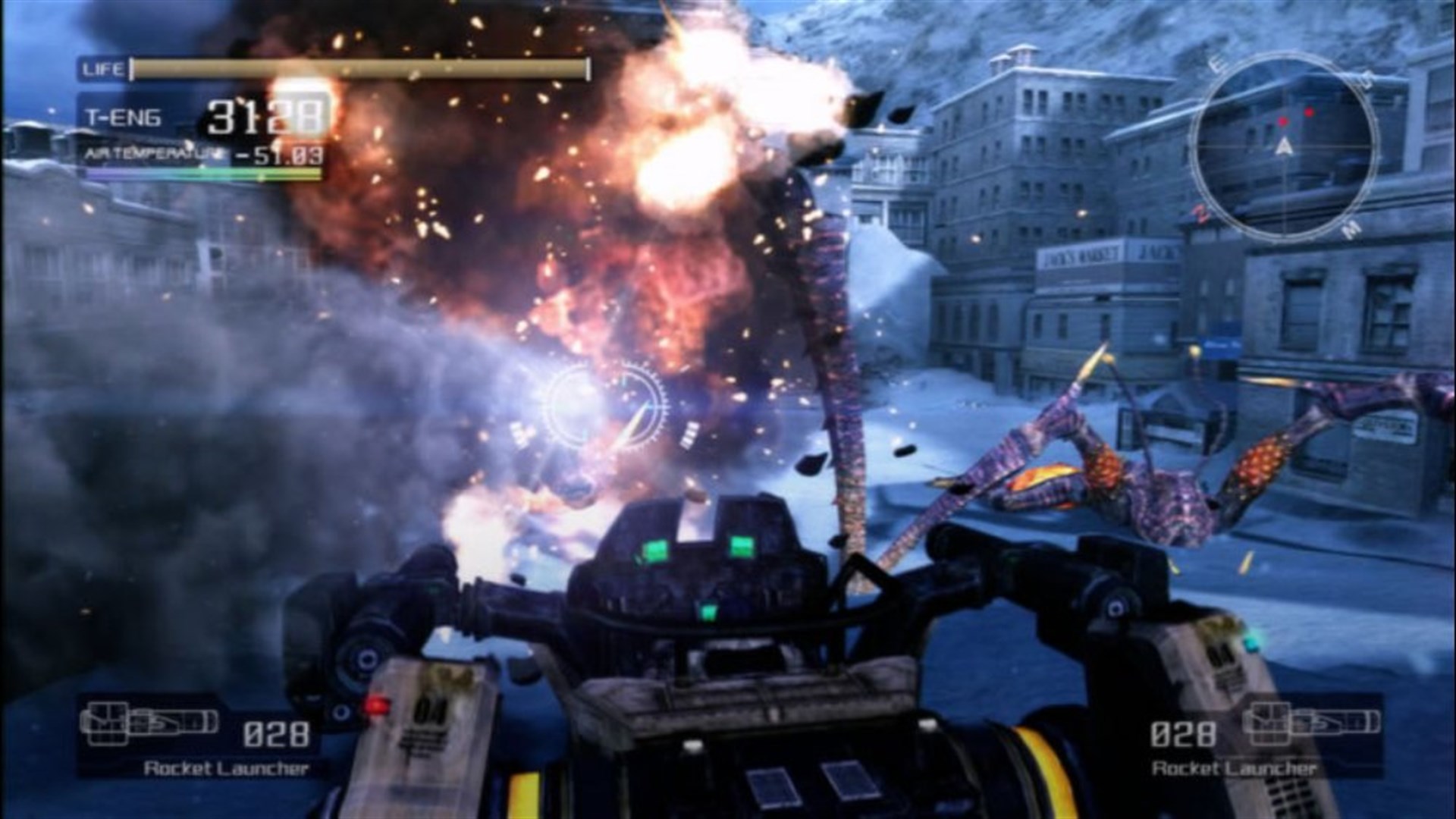Click the LIFE label on the health display
This screenshot has width=1456, height=819.
[x=102, y=68]
